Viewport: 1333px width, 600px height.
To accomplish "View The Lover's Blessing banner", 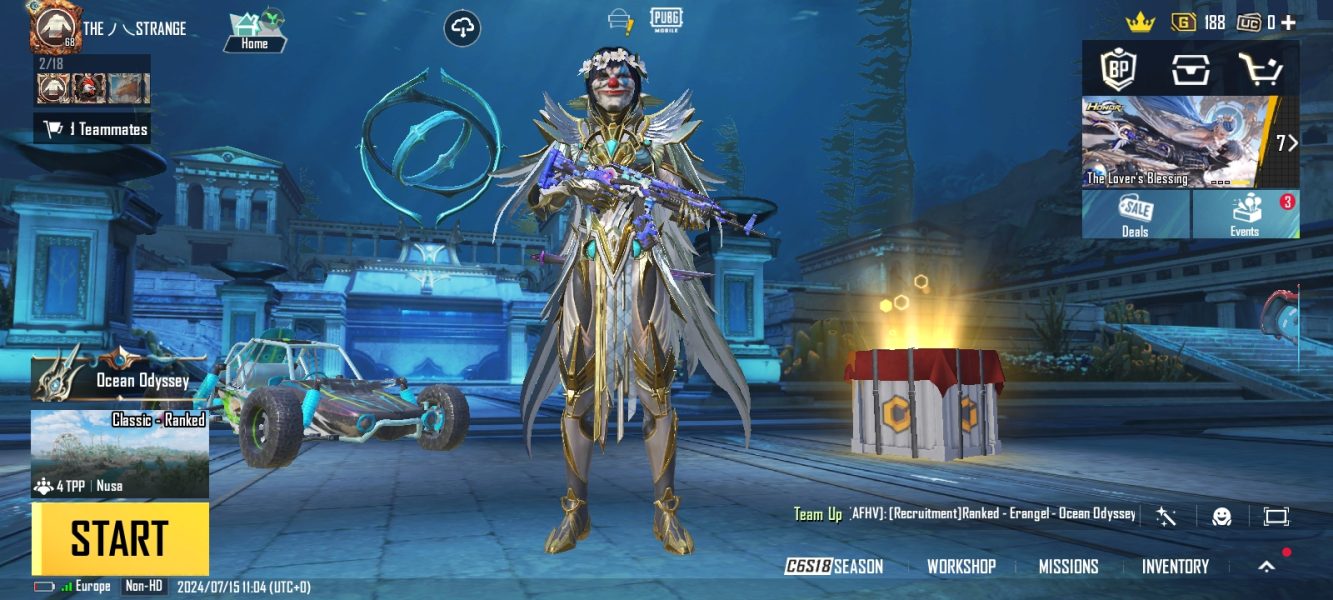I will pyautogui.click(x=1180, y=142).
